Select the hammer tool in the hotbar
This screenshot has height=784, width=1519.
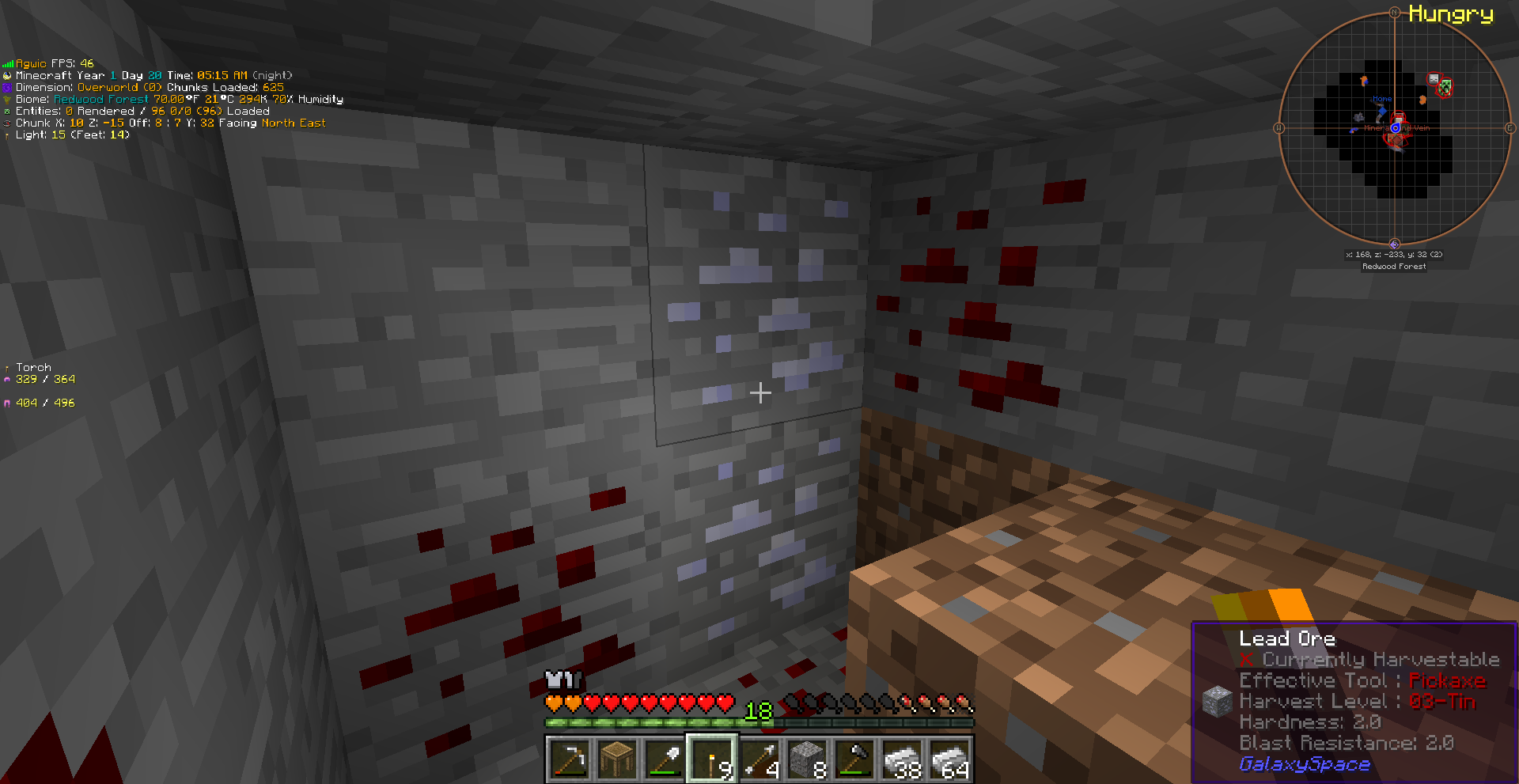[854, 760]
